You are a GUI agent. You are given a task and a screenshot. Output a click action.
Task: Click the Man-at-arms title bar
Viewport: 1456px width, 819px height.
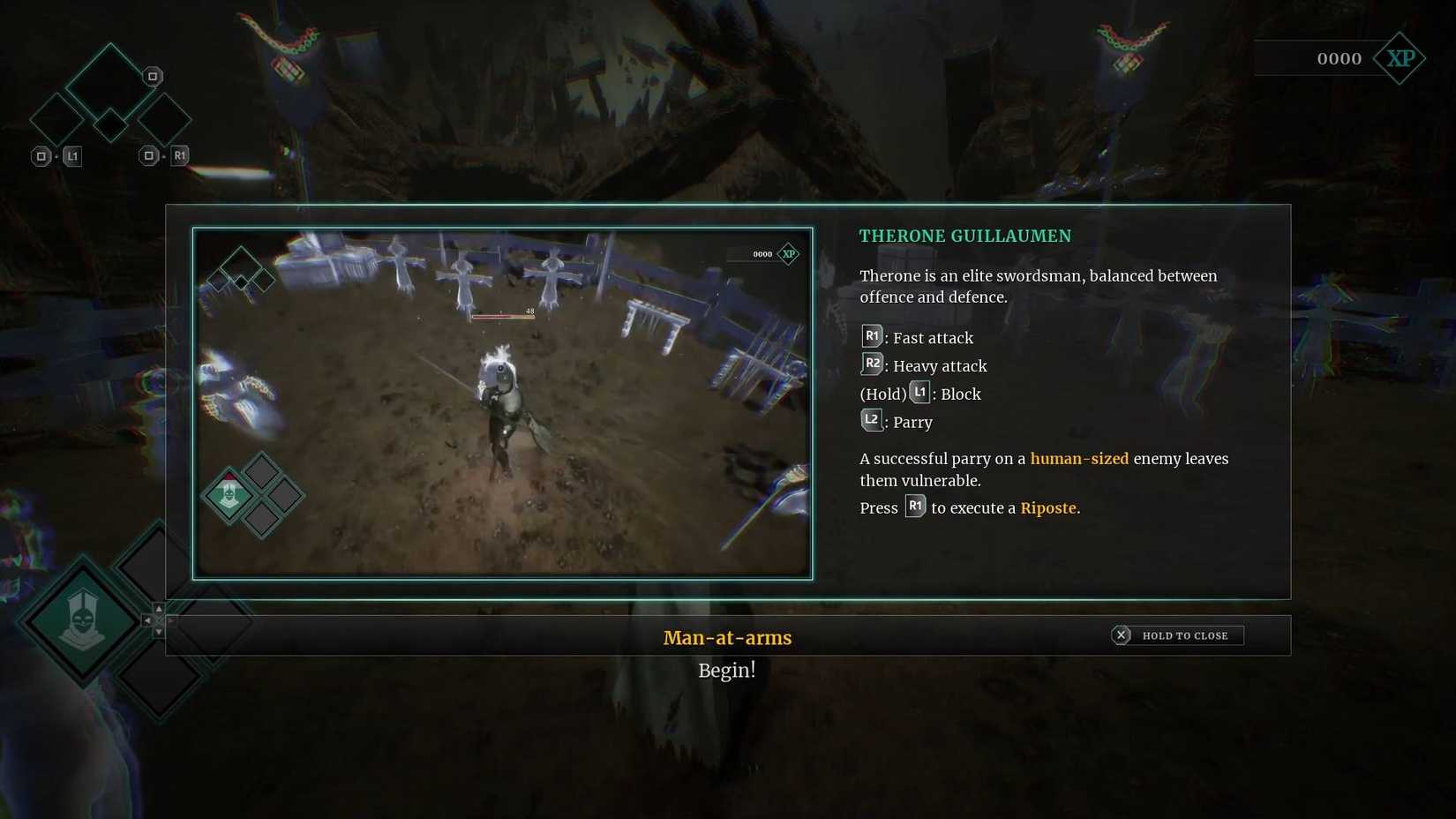pyautogui.click(x=727, y=637)
